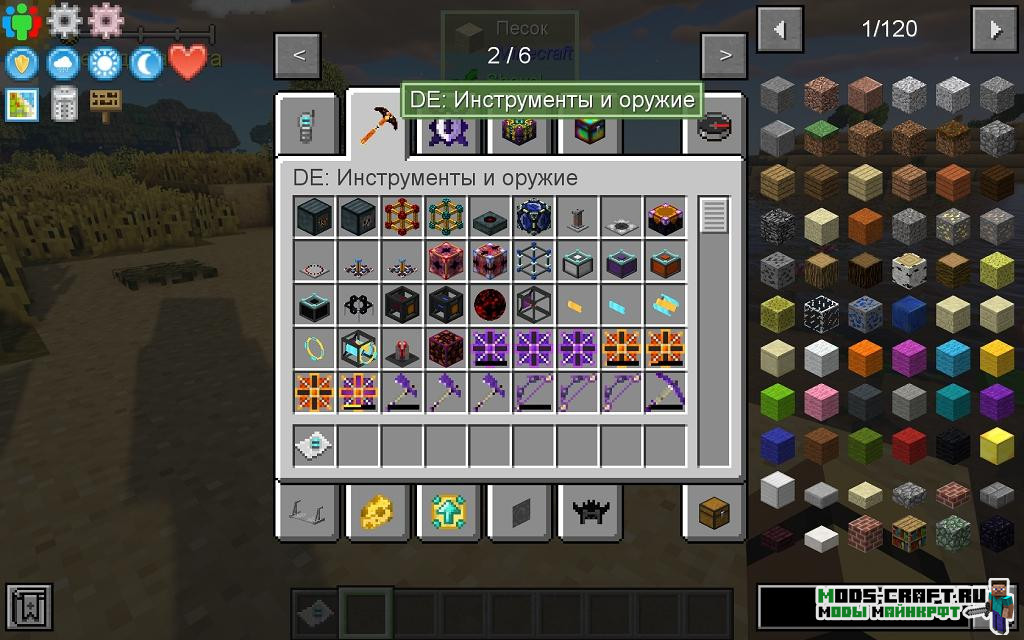Image resolution: width=1024 pixels, height=640 pixels.
Task: Go to the next creative tab page
Action: (725, 55)
